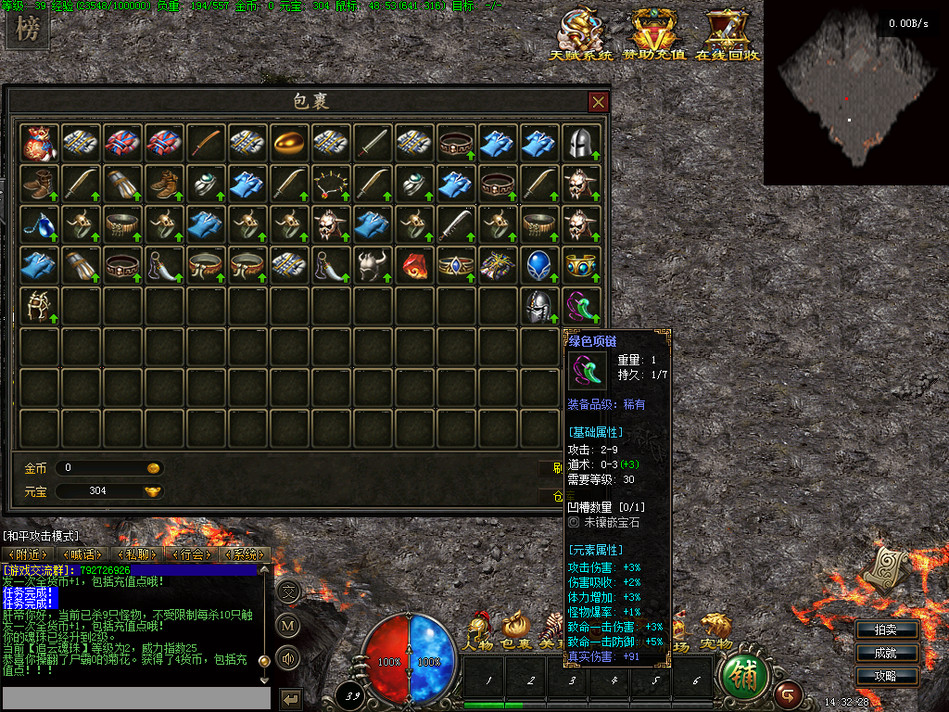
Task: Open the 在线回收 online recycle menu
Action: pyautogui.click(x=727, y=34)
